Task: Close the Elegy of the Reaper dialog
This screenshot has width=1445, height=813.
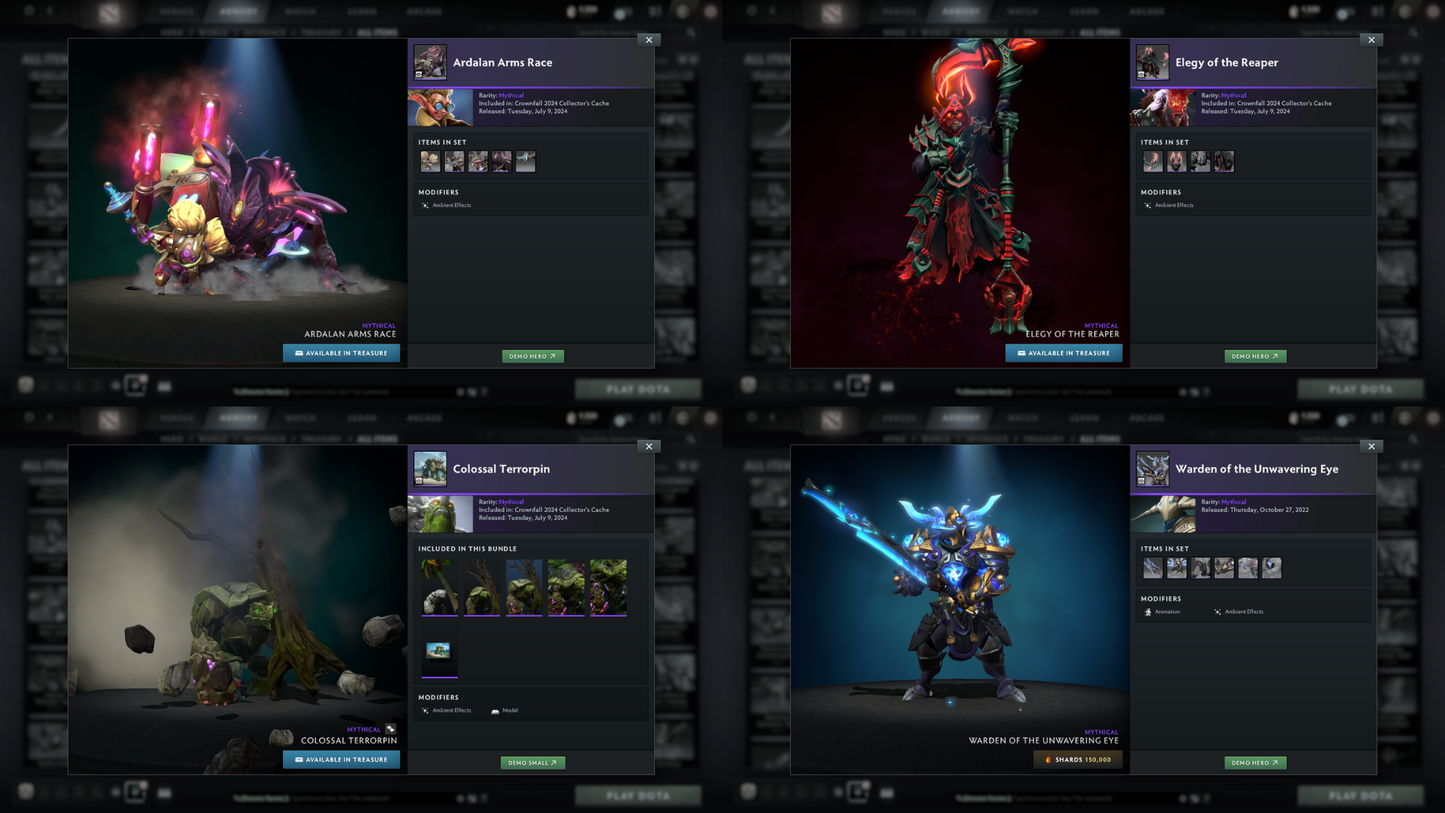Action: (x=1371, y=40)
